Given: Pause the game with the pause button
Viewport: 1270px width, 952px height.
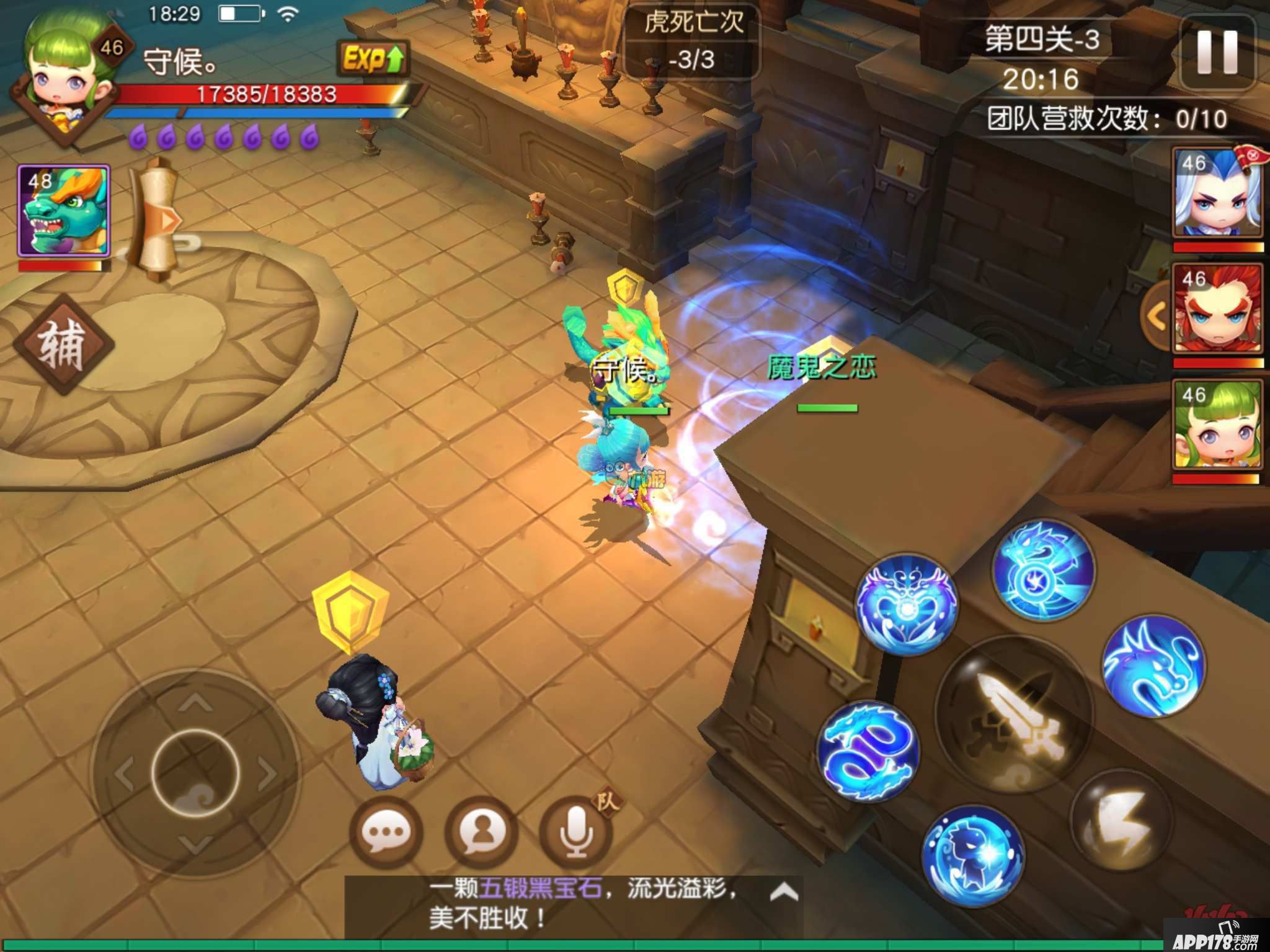Looking at the screenshot, I should pos(1217,53).
